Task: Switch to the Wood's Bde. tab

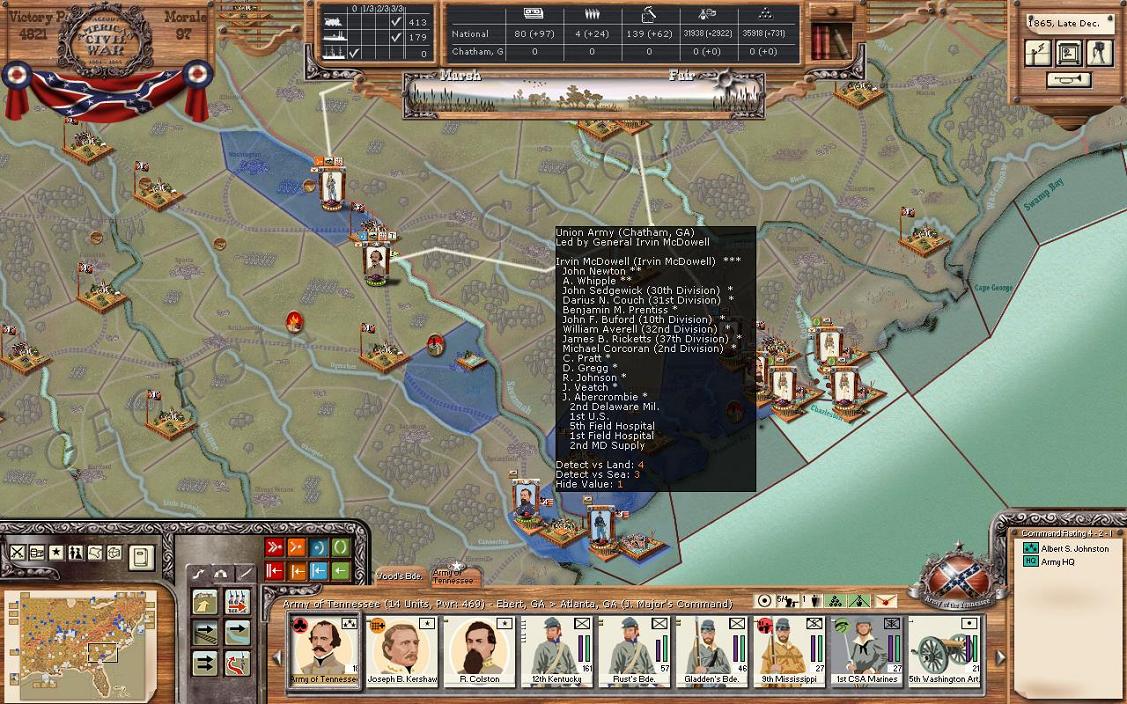Action: (x=400, y=578)
